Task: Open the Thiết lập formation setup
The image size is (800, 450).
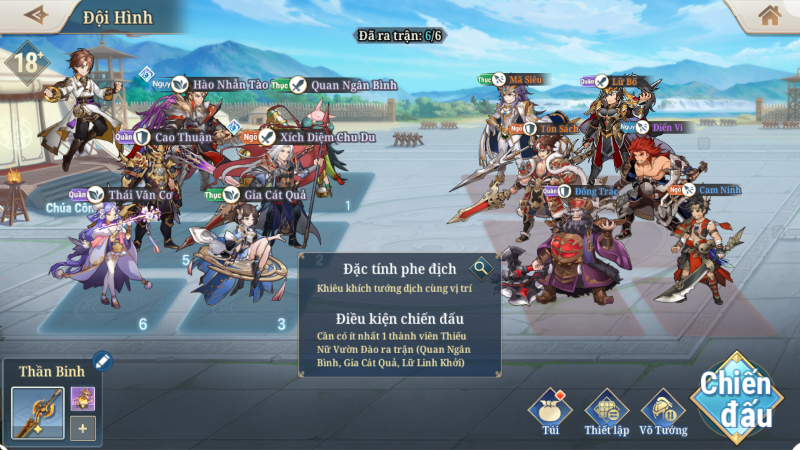Action: [605, 410]
